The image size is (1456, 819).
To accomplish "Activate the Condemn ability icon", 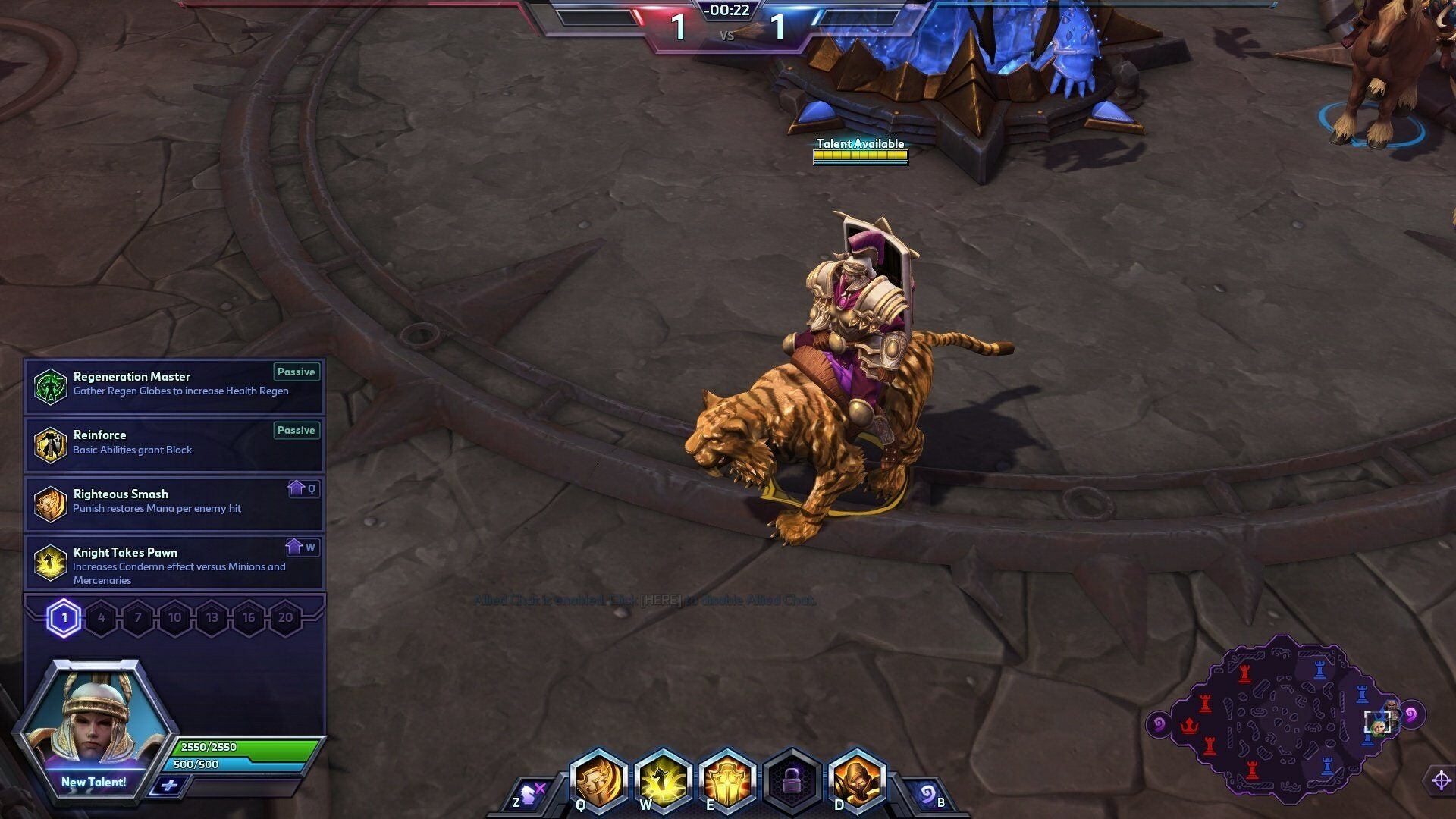I will [x=663, y=780].
